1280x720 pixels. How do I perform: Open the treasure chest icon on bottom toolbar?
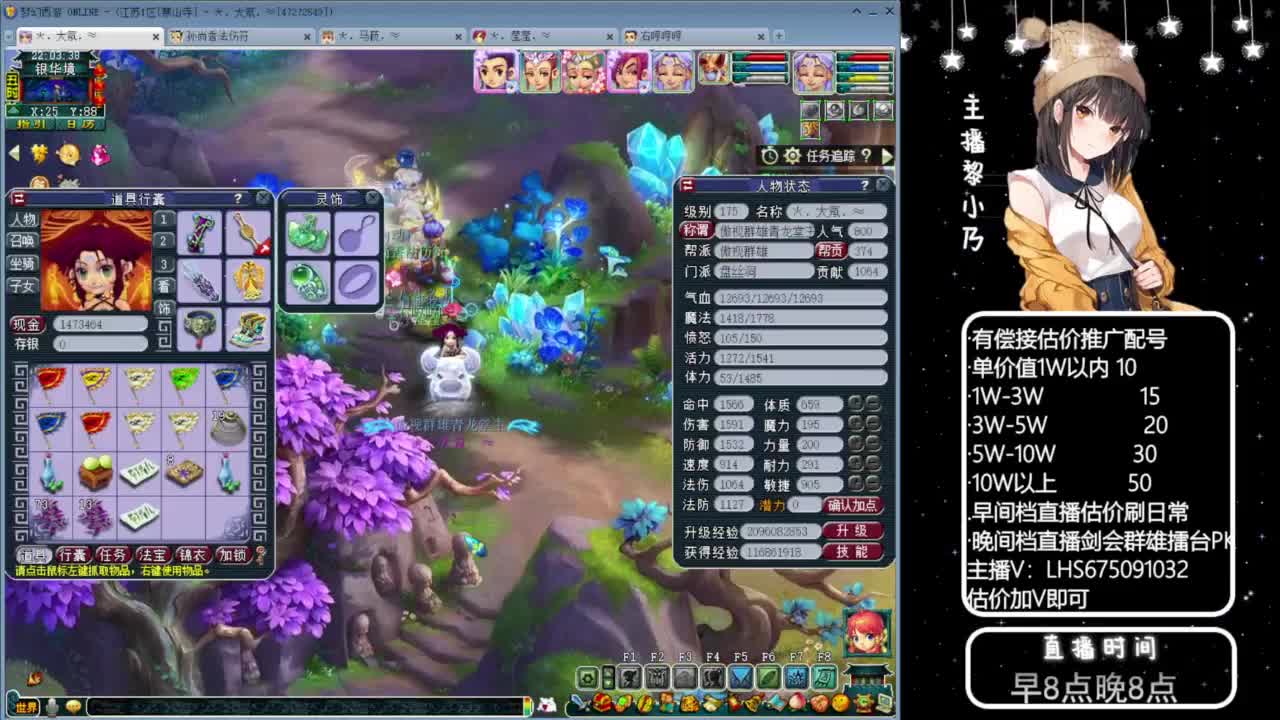(x=601, y=702)
